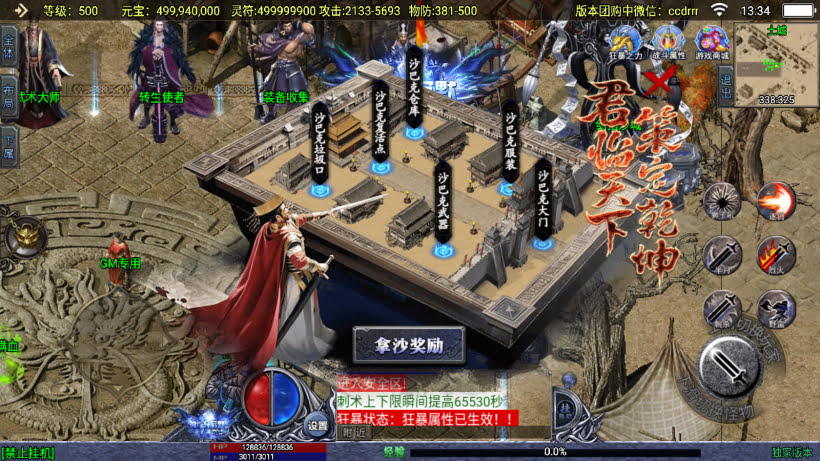The height and width of the screenshot is (461, 820).
Task: Use the 刺杀 thrust sword skill
Action: click(x=721, y=308)
